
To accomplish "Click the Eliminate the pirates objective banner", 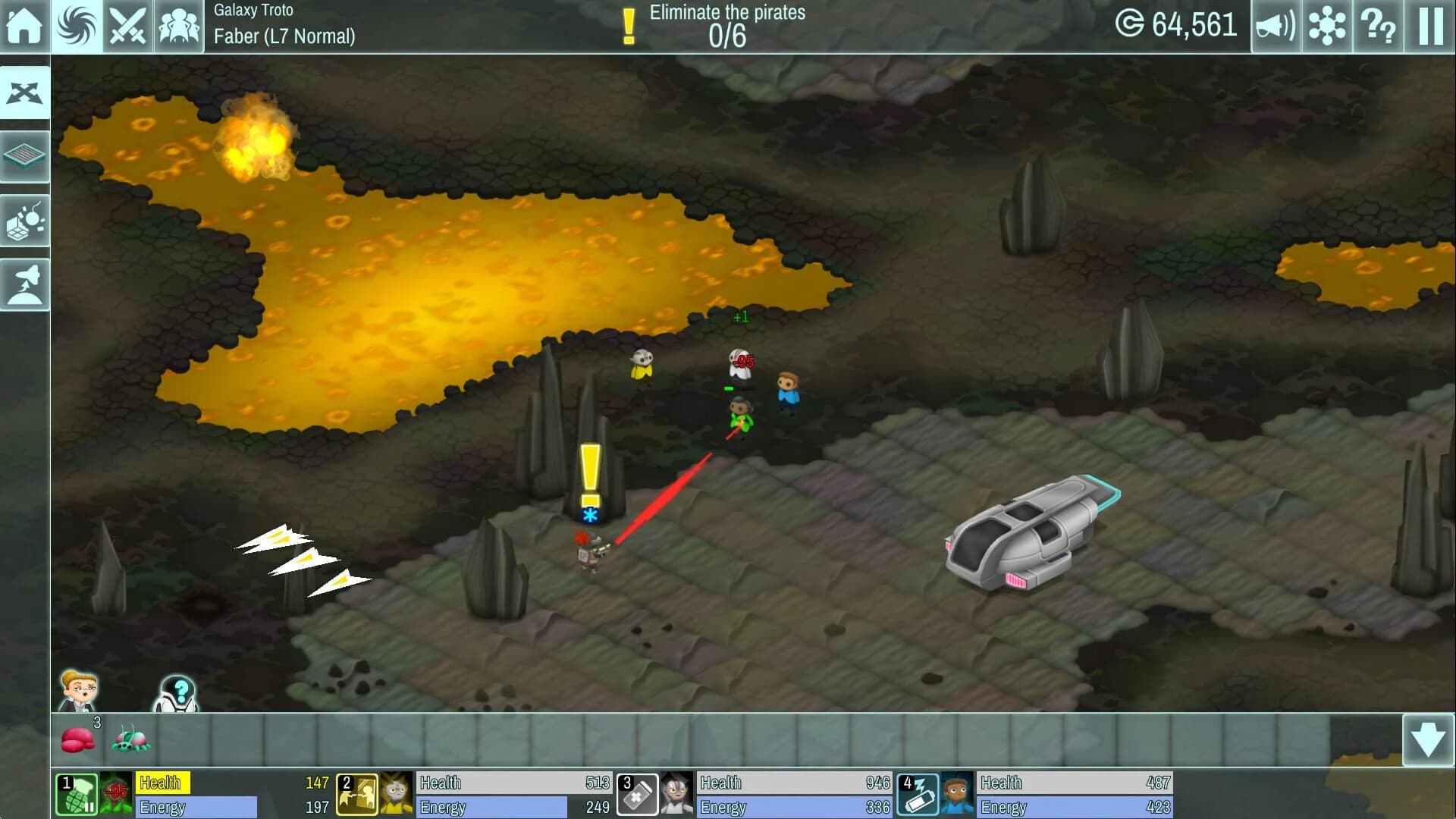I will coord(722,23).
